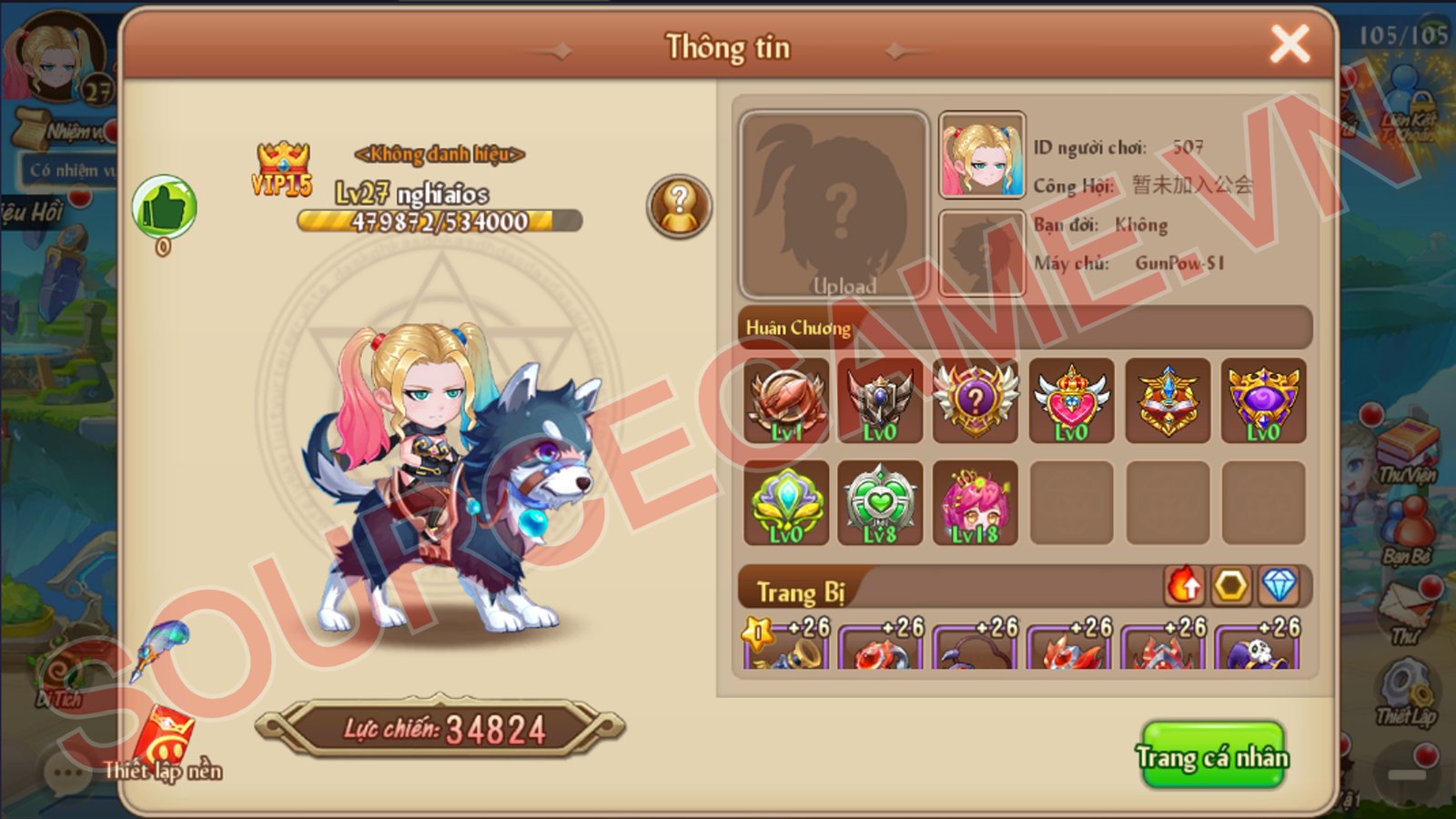Select the blonde girl avatar portrait

point(982,155)
